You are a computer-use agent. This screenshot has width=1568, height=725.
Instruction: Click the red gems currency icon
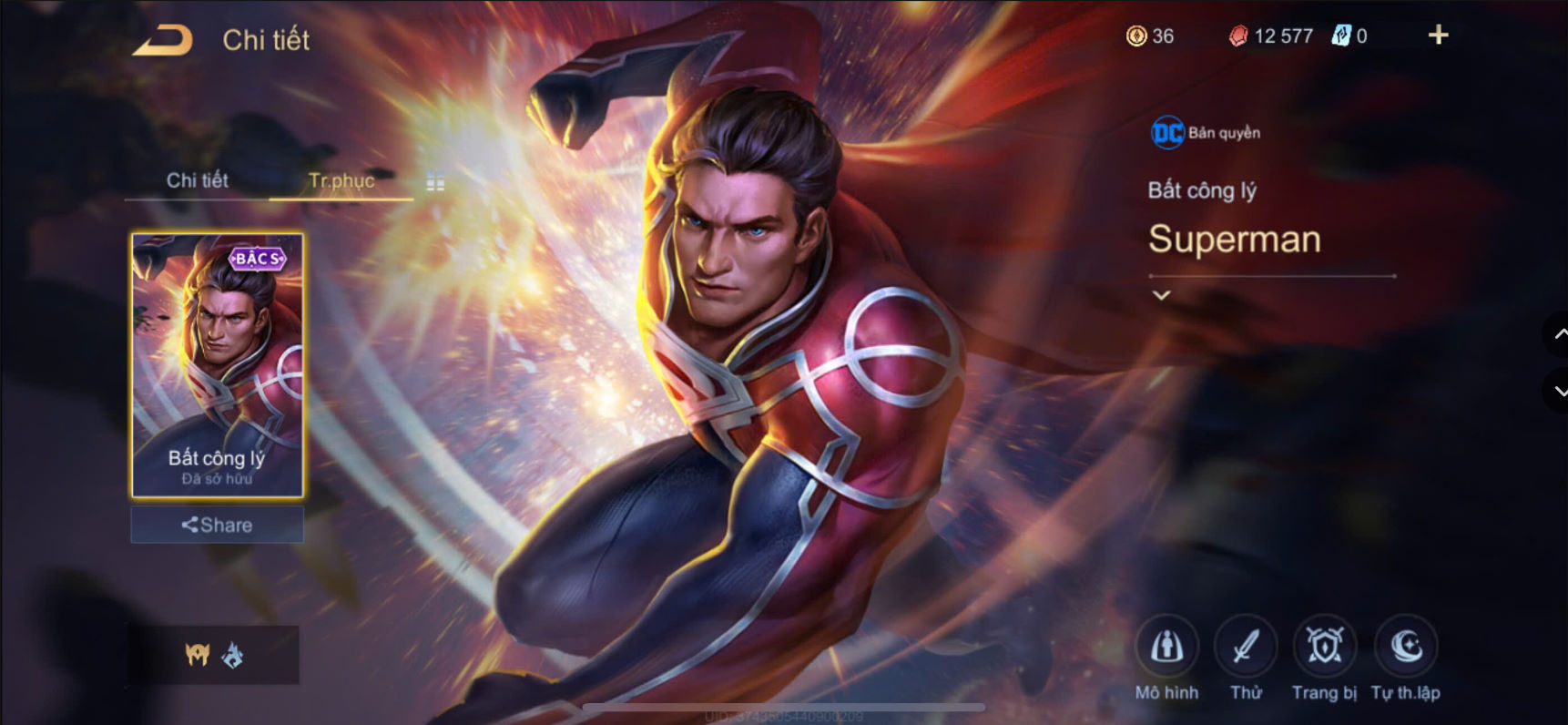click(x=1238, y=36)
